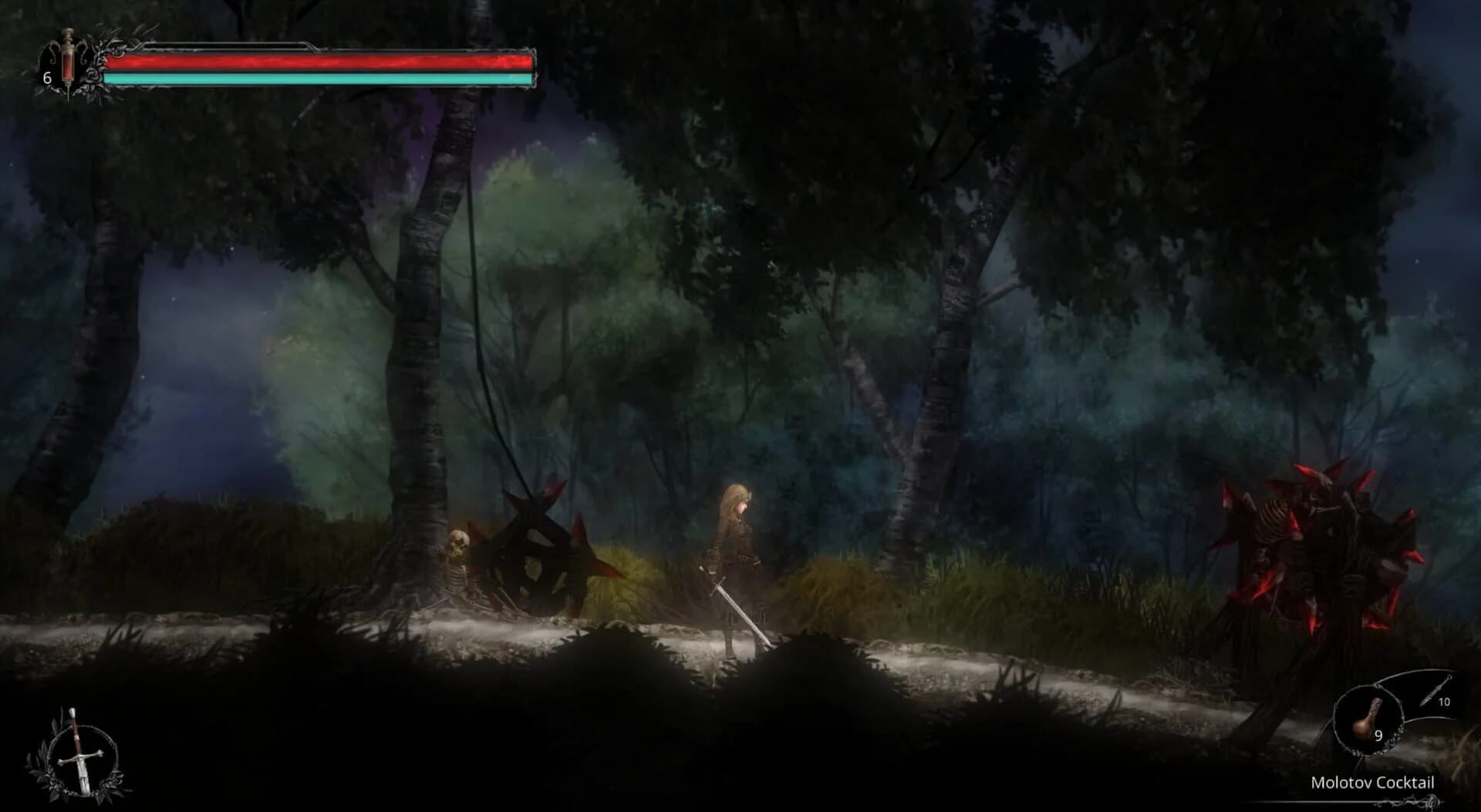The height and width of the screenshot is (812, 1481).
Task: Select the syringe count number 6
Action: tap(46, 77)
